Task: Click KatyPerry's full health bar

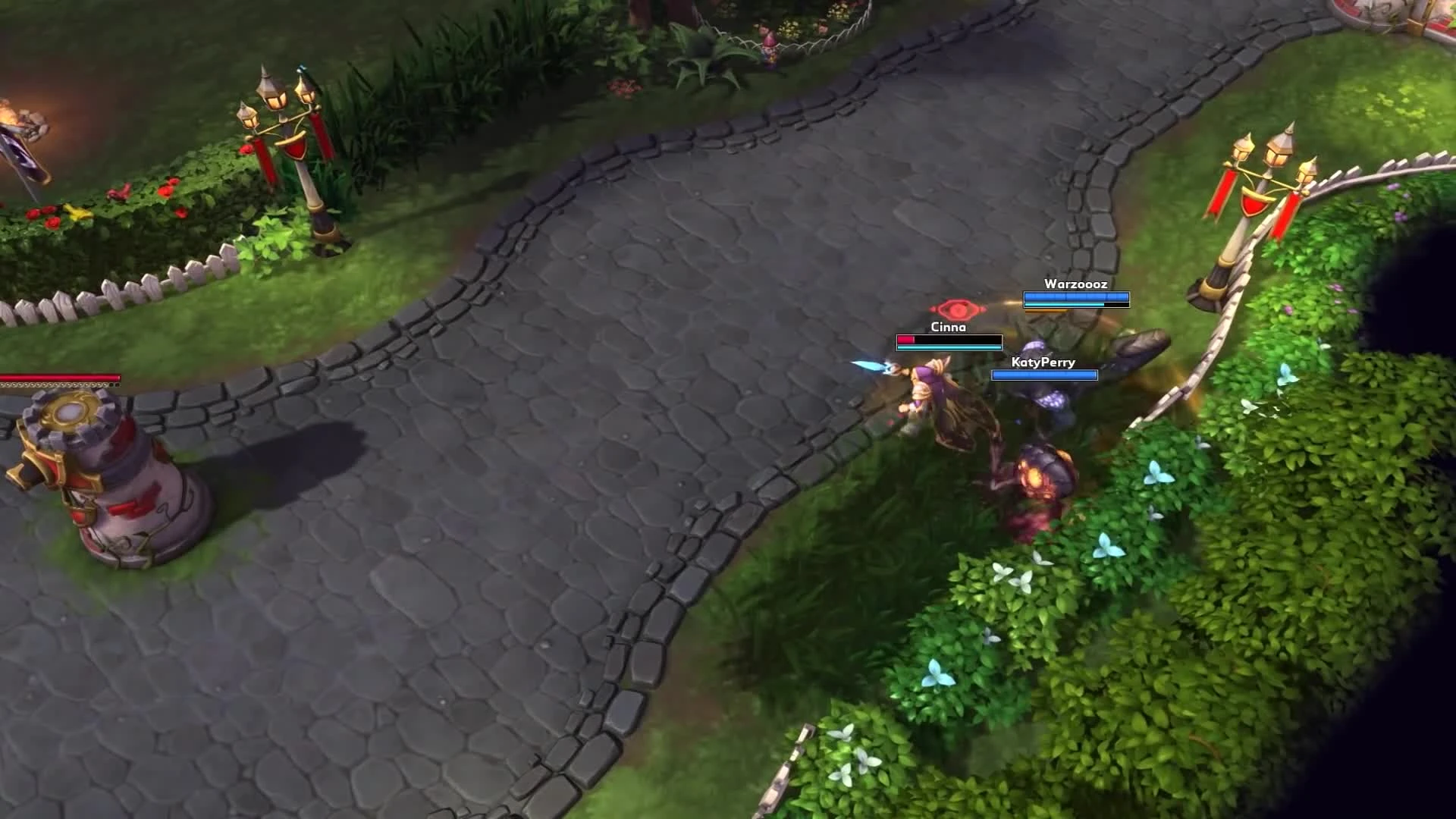Action: click(x=1044, y=376)
